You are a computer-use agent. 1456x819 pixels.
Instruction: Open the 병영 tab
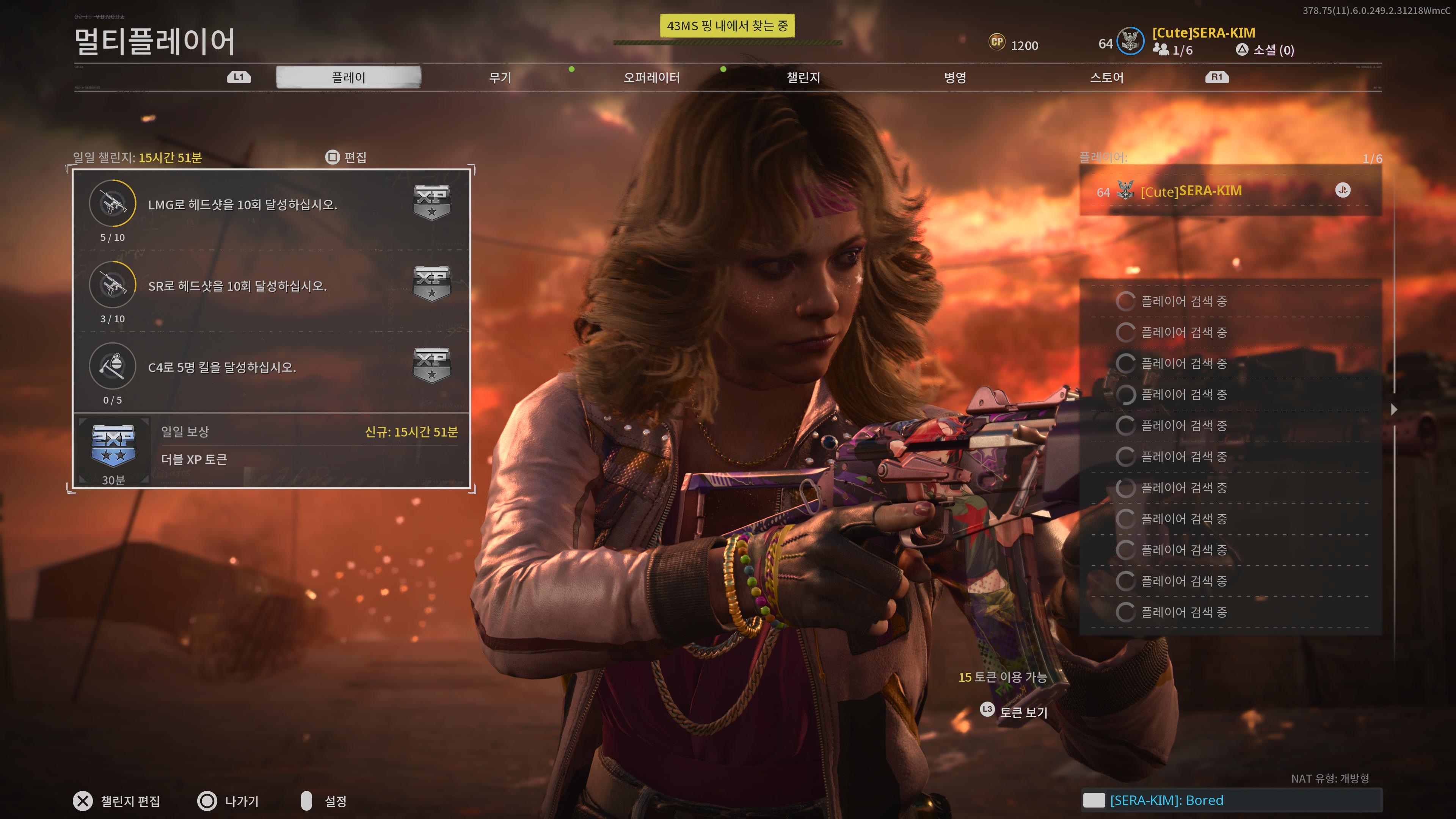[x=955, y=77]
